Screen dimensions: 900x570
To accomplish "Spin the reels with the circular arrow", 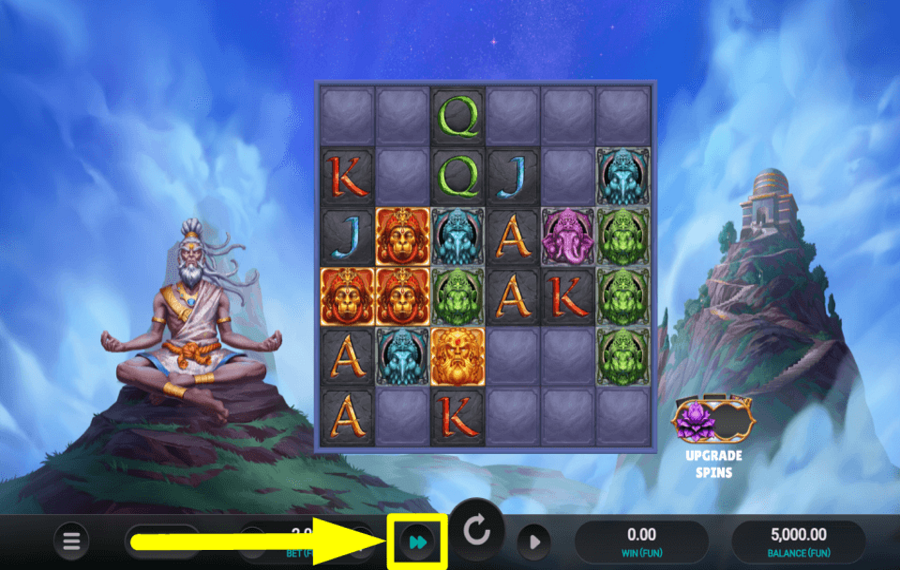I will click(x=477, y=533).
